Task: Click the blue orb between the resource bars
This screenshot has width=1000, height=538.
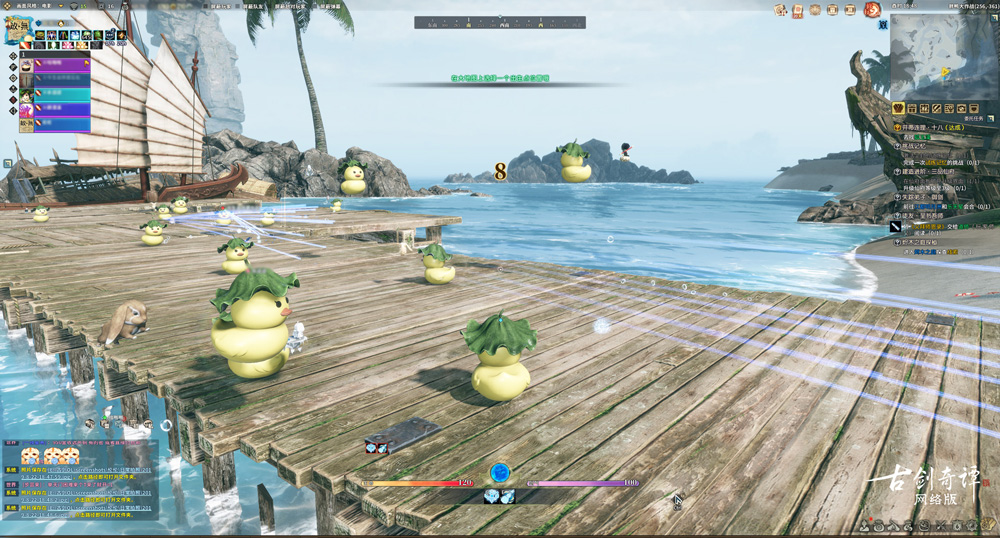Action: [500, 472]
